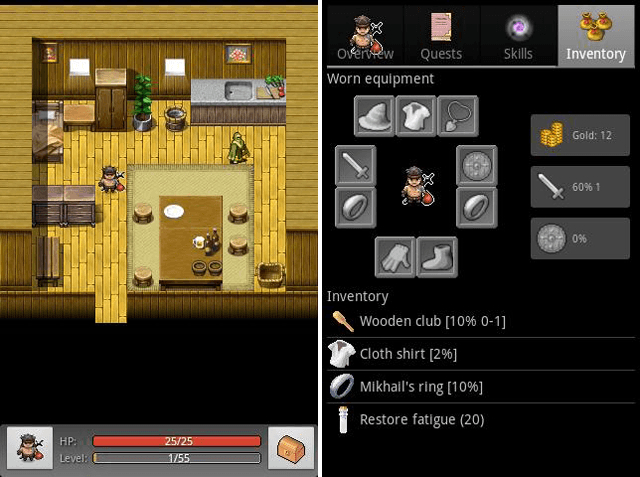Choose the necklace equipment slot
640x477 pixels.
click(x=457, y=116)
